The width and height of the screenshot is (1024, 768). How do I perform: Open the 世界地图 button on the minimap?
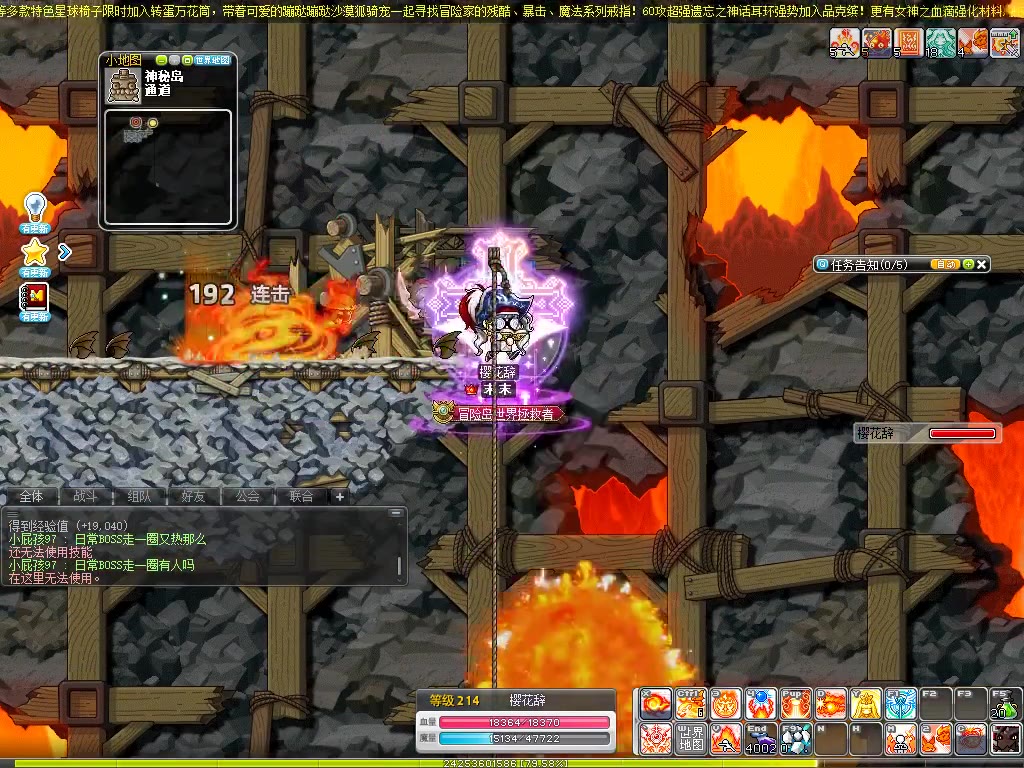212,60
